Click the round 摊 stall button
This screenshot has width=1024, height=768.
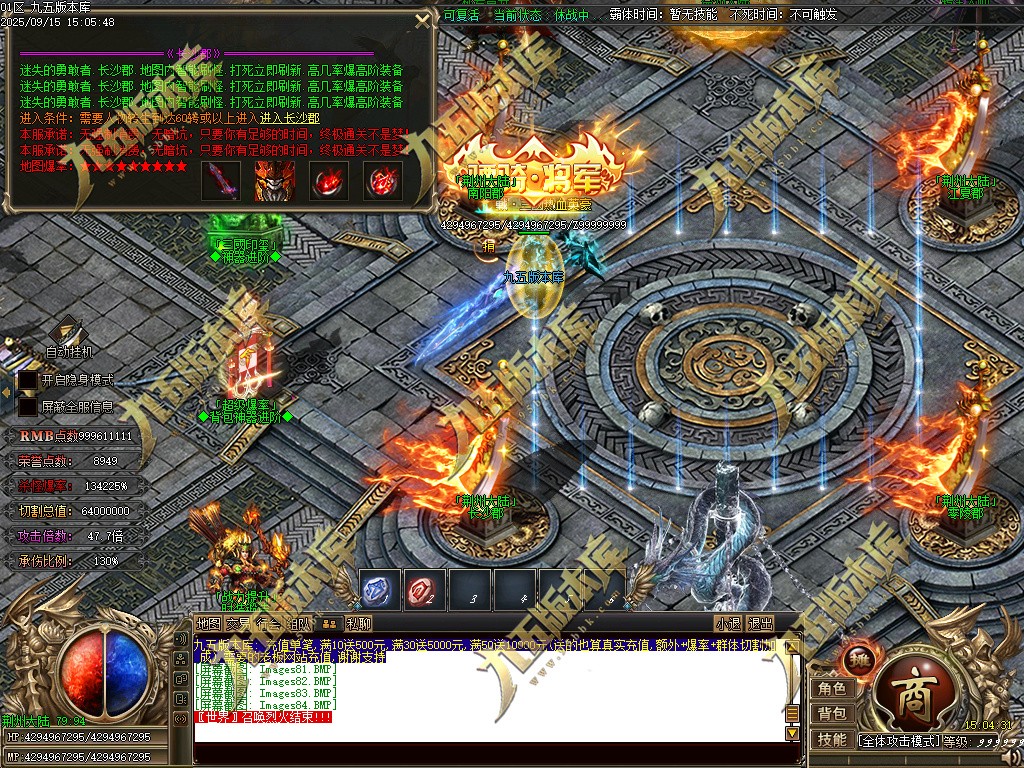tap(857, 658)
